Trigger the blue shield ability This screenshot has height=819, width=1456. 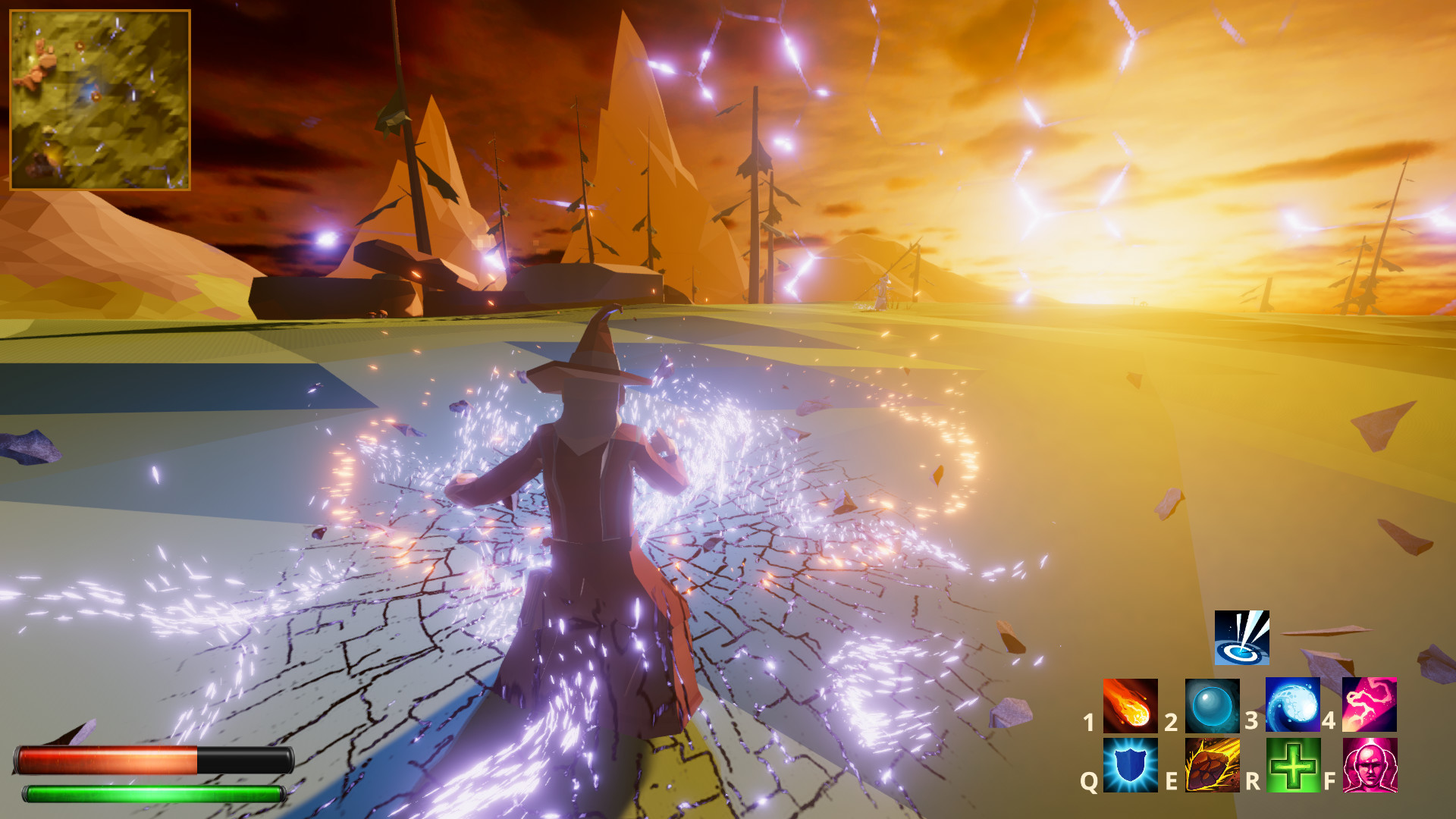pos(1130,765)
